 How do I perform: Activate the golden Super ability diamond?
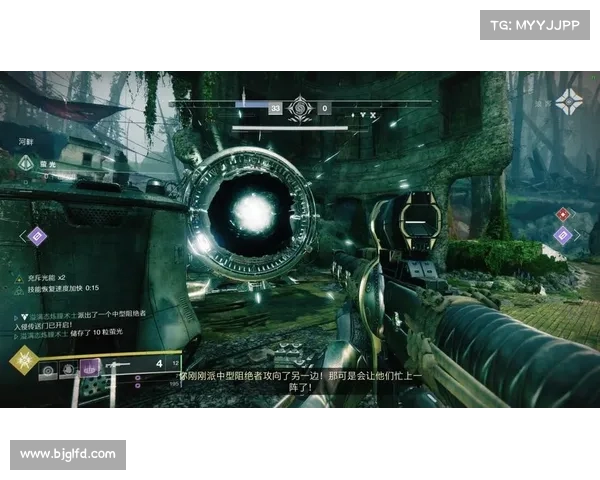(x=22, y=361)
